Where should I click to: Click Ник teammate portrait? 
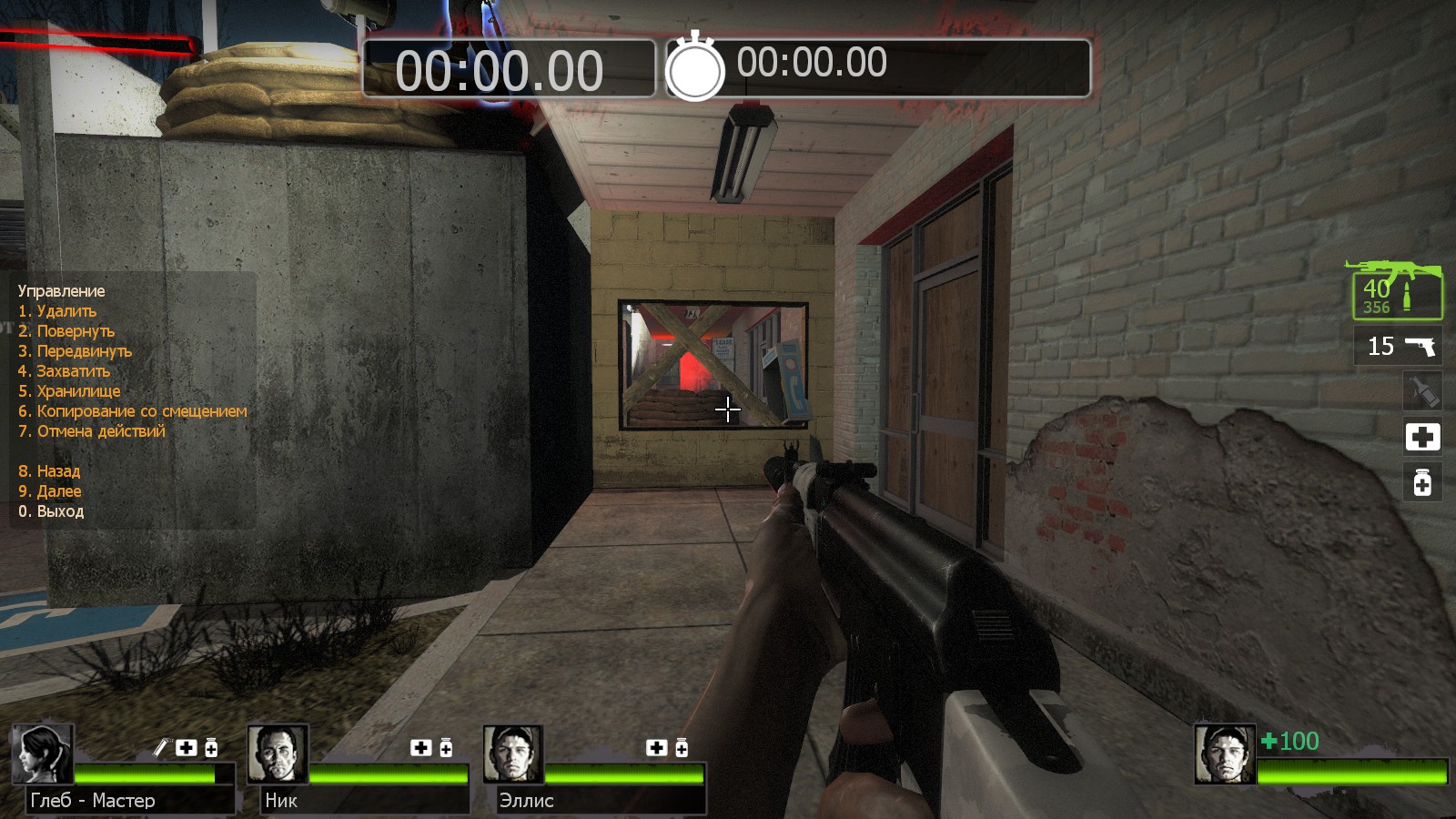click(x=278, y=753)
